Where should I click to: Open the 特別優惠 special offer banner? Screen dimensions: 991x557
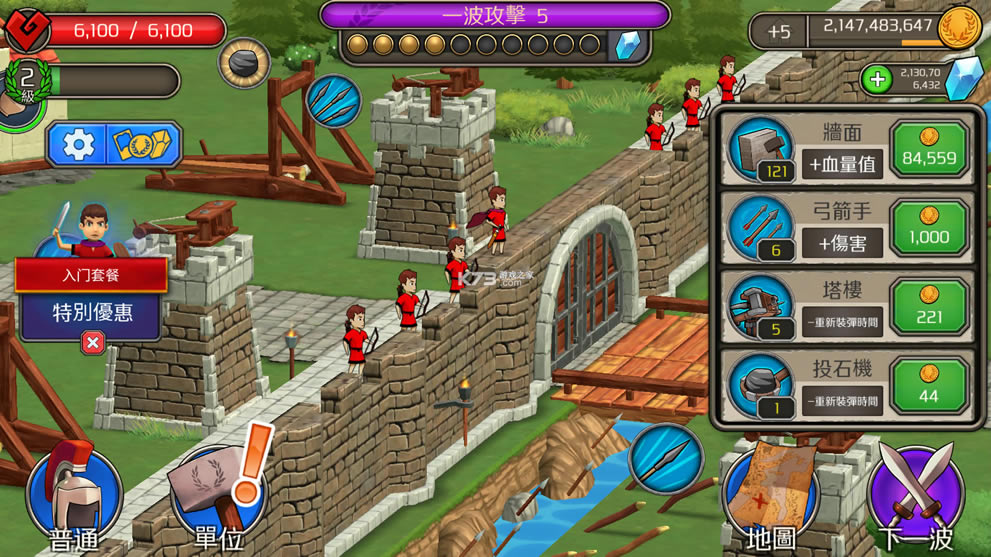coord(92,312)
